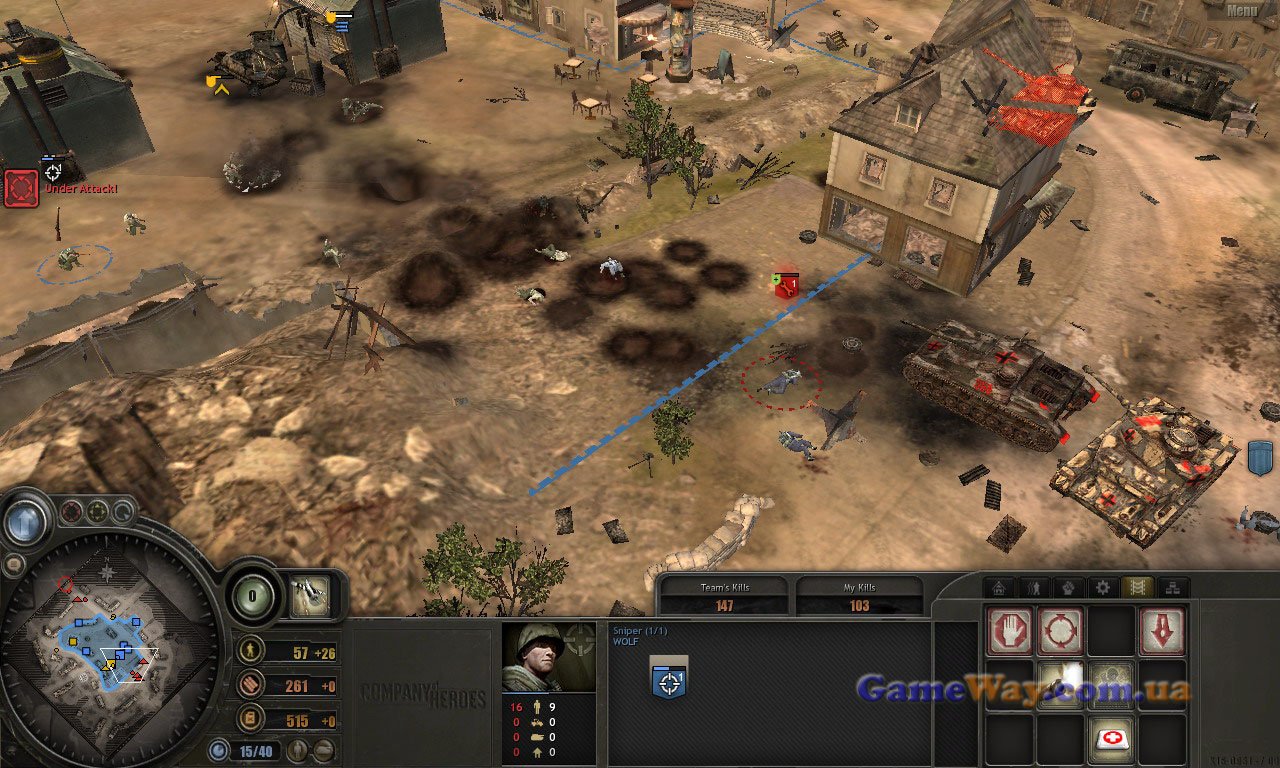Click the Under Attack alert icon
The height and width of the screenshot is (768, 1280).
click(21, 188)
